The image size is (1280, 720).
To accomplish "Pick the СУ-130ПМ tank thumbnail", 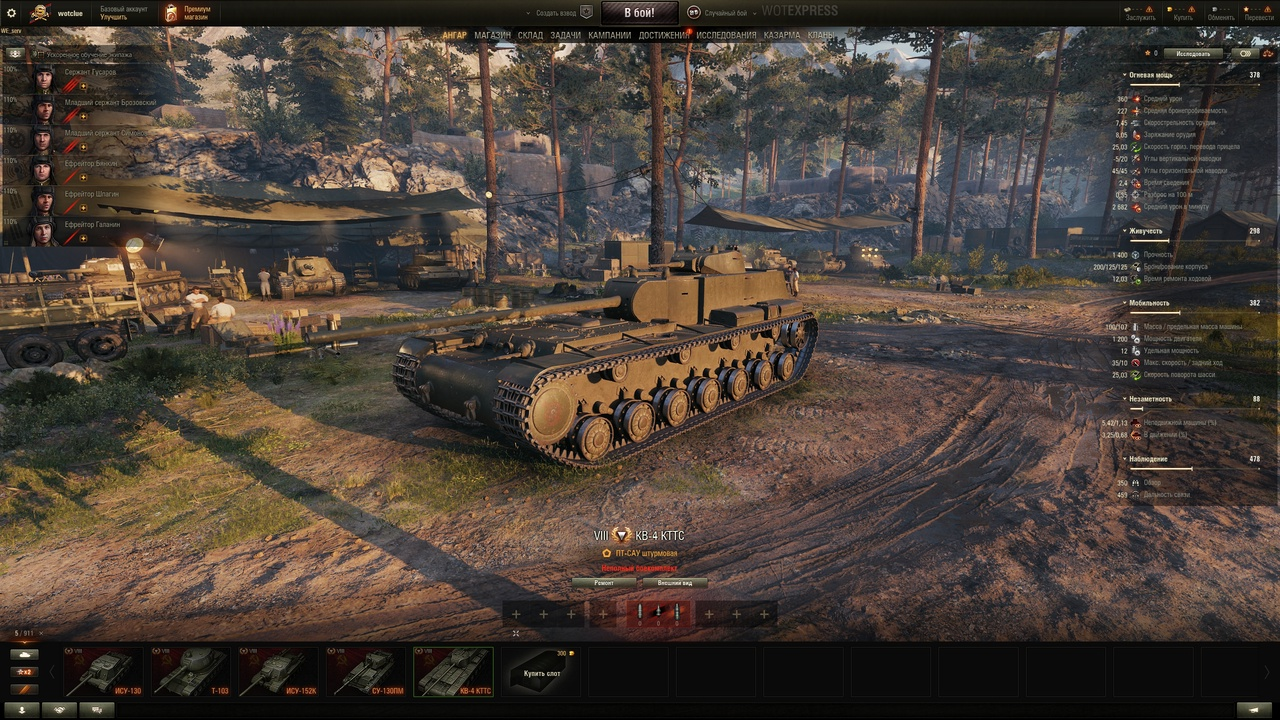I will tap(366, 672).
